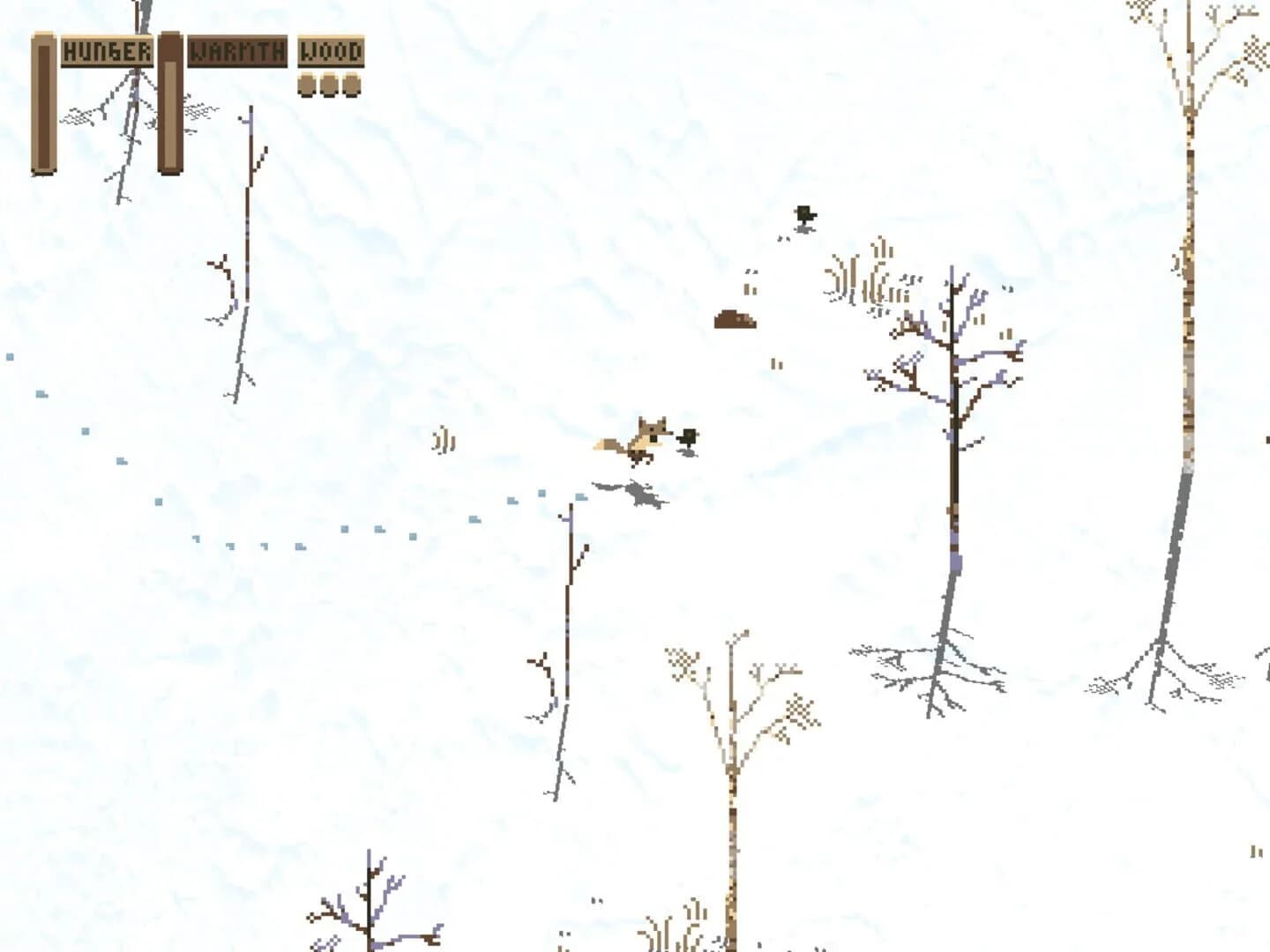Select the first wood log icon
The image size is (1270, 952).
307,86
